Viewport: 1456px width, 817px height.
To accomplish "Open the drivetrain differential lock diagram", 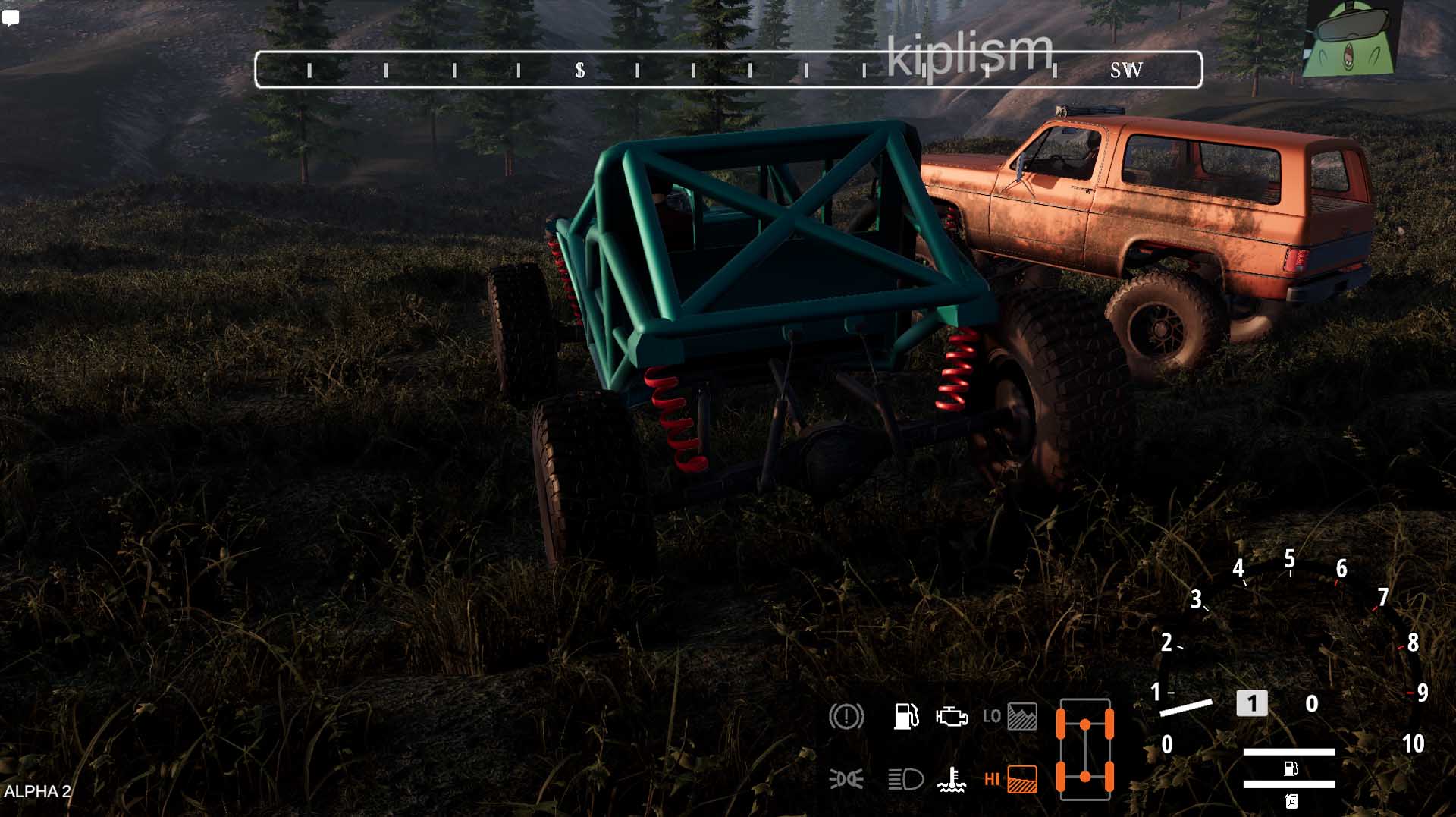I will [1085, 749].
